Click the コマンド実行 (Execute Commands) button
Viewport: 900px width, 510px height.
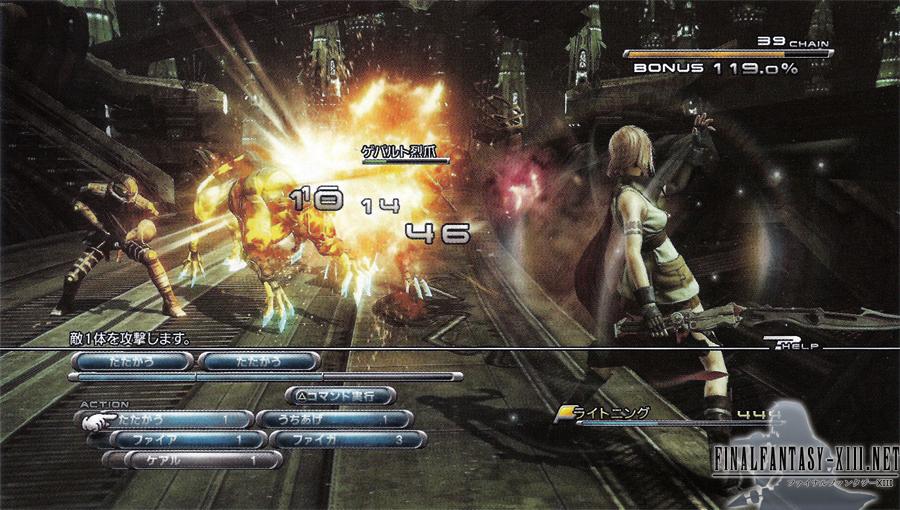tap(341, 396)
